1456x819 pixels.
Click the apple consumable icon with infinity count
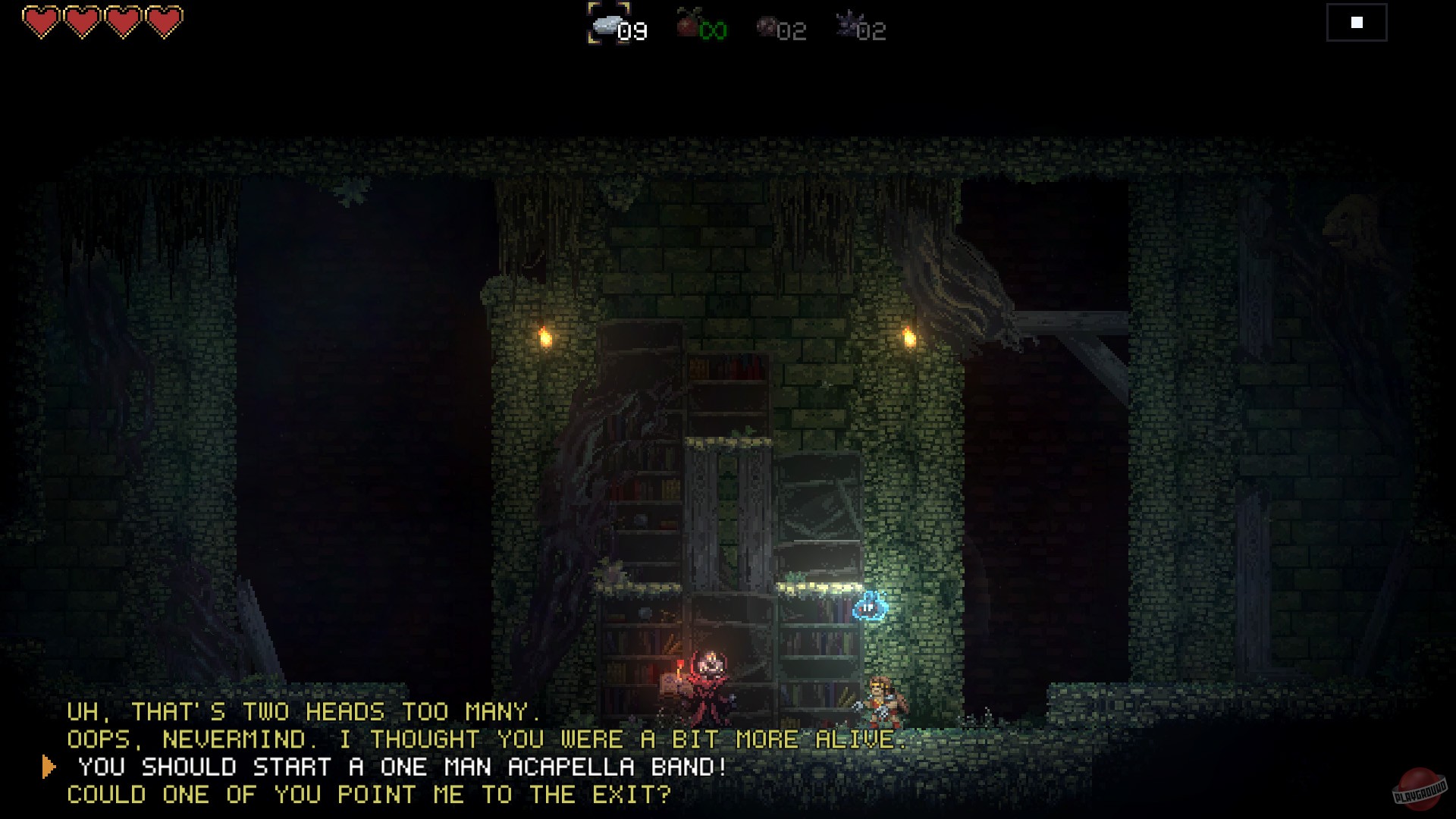[685, 27]
